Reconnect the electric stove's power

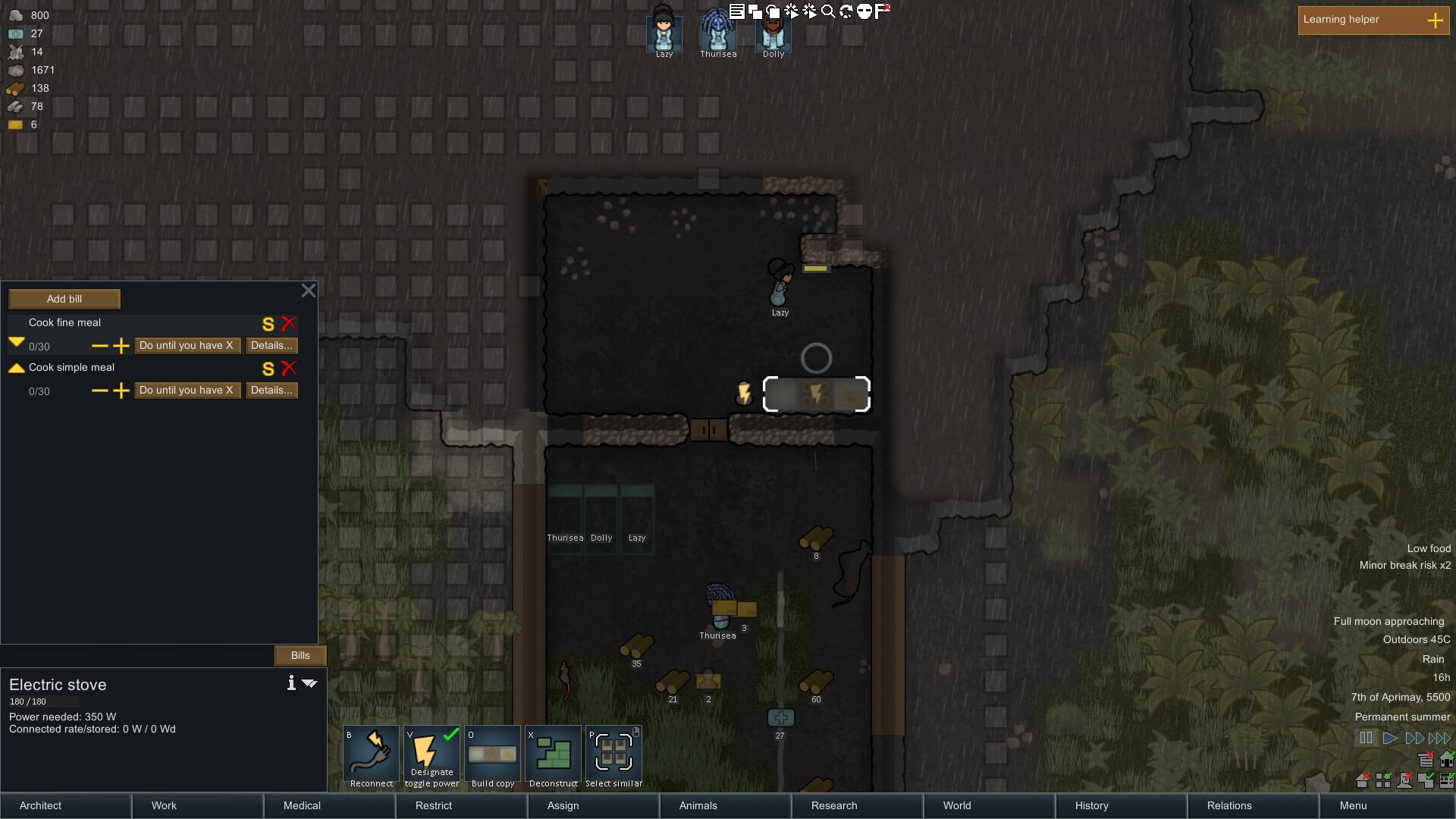(372, 756)
